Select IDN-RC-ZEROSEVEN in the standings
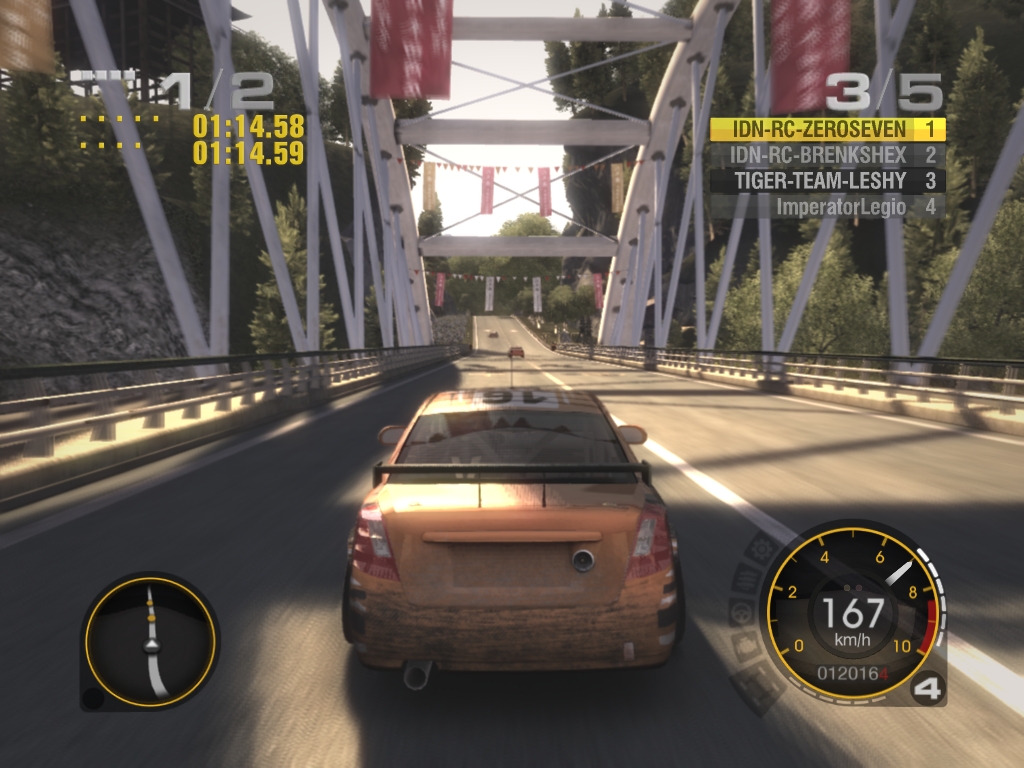This screenshot has height=768, width=1024. click(x=827, y=129)
